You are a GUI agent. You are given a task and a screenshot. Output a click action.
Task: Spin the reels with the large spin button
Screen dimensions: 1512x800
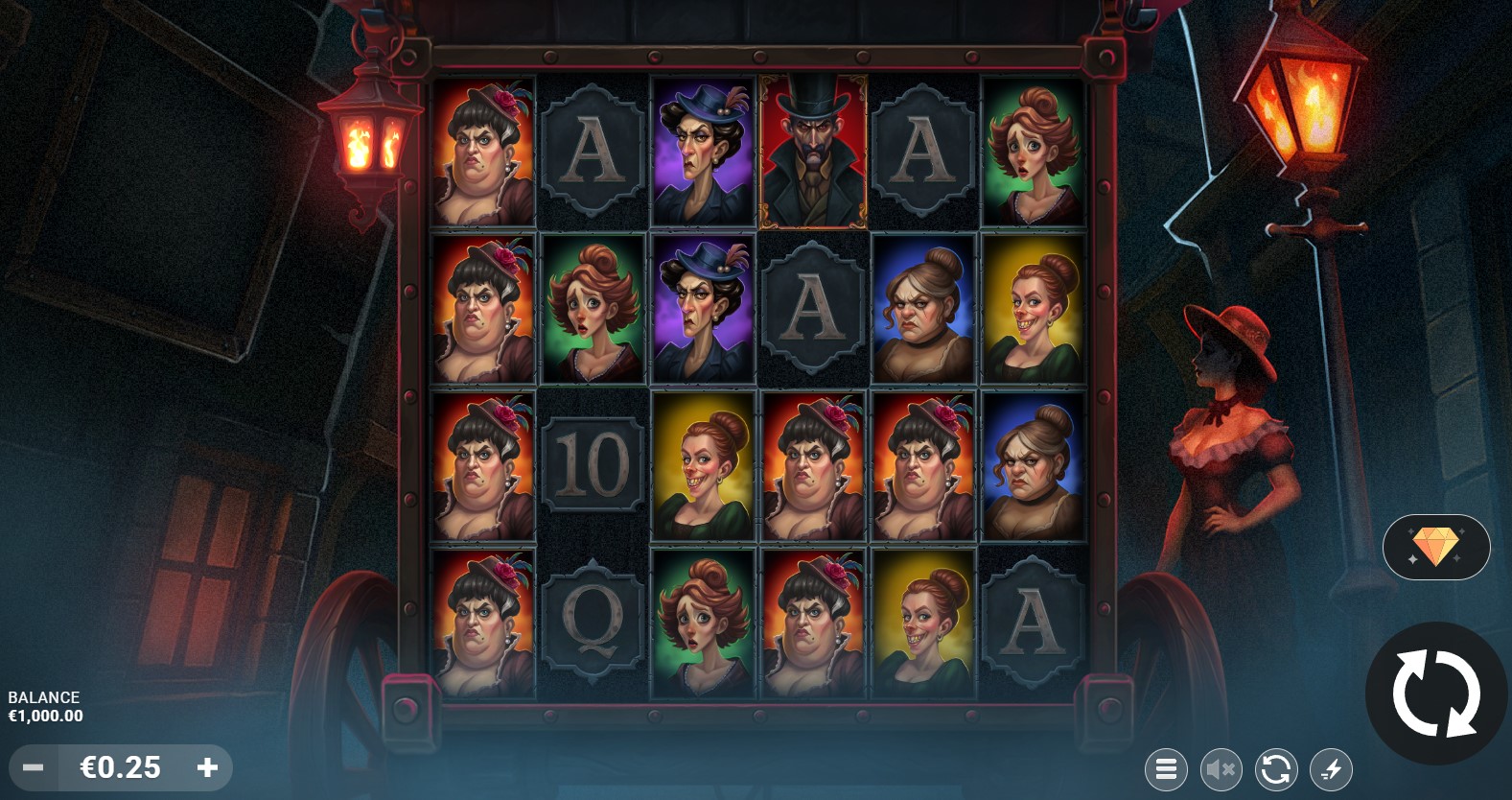1435,693
